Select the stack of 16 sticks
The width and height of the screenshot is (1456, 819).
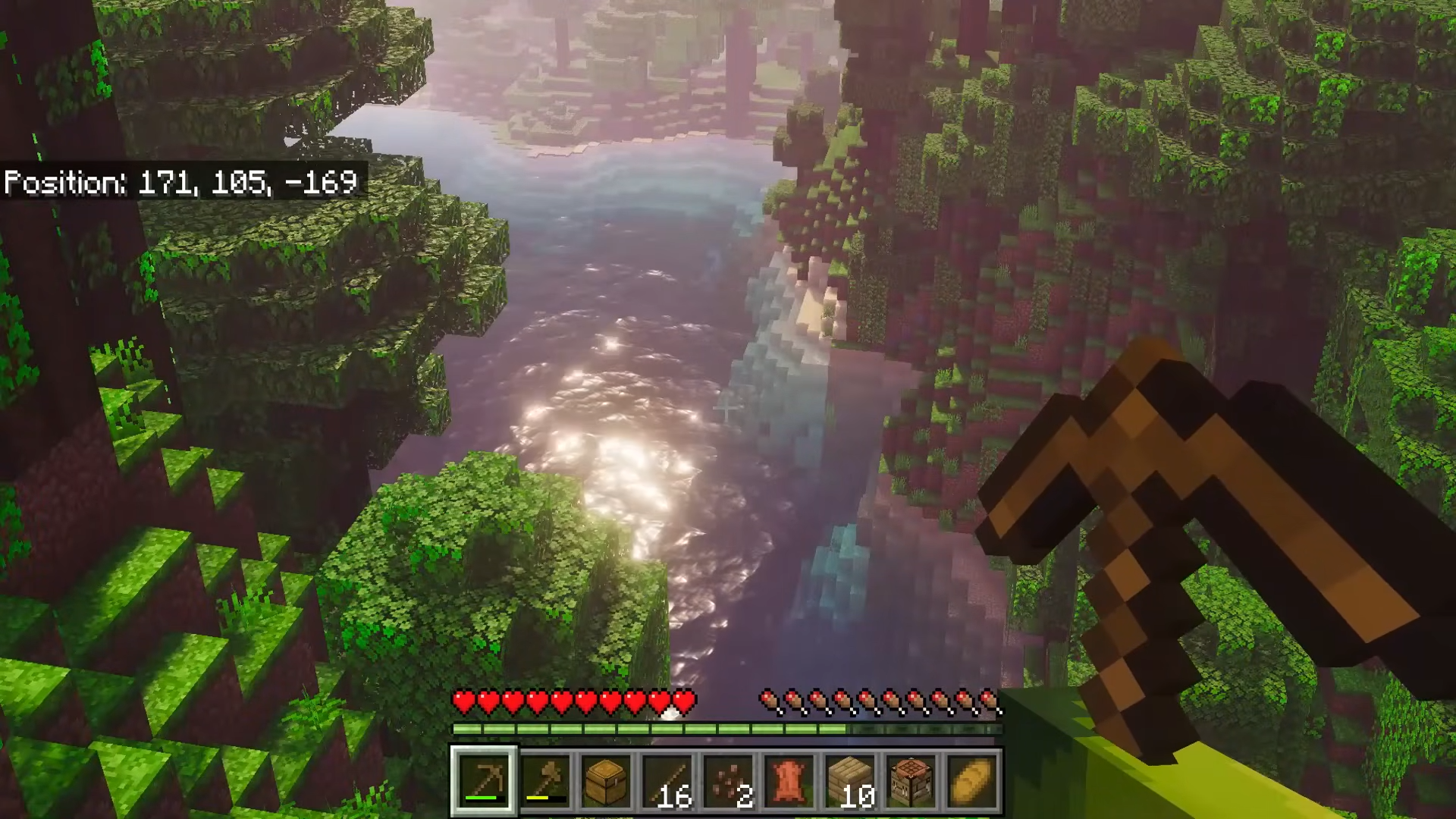tap(667, 780)
